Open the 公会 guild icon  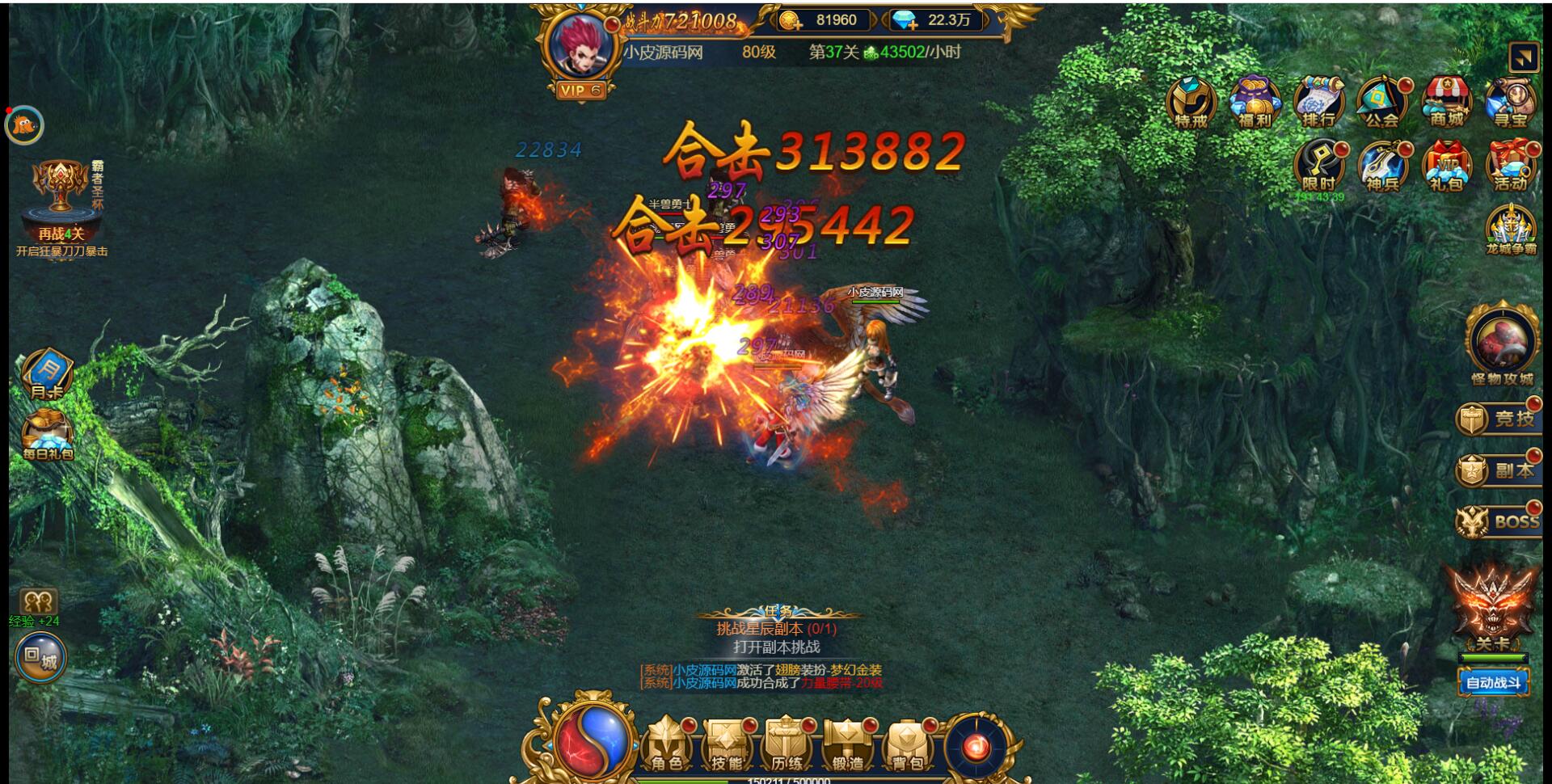tap(1383, 103)
